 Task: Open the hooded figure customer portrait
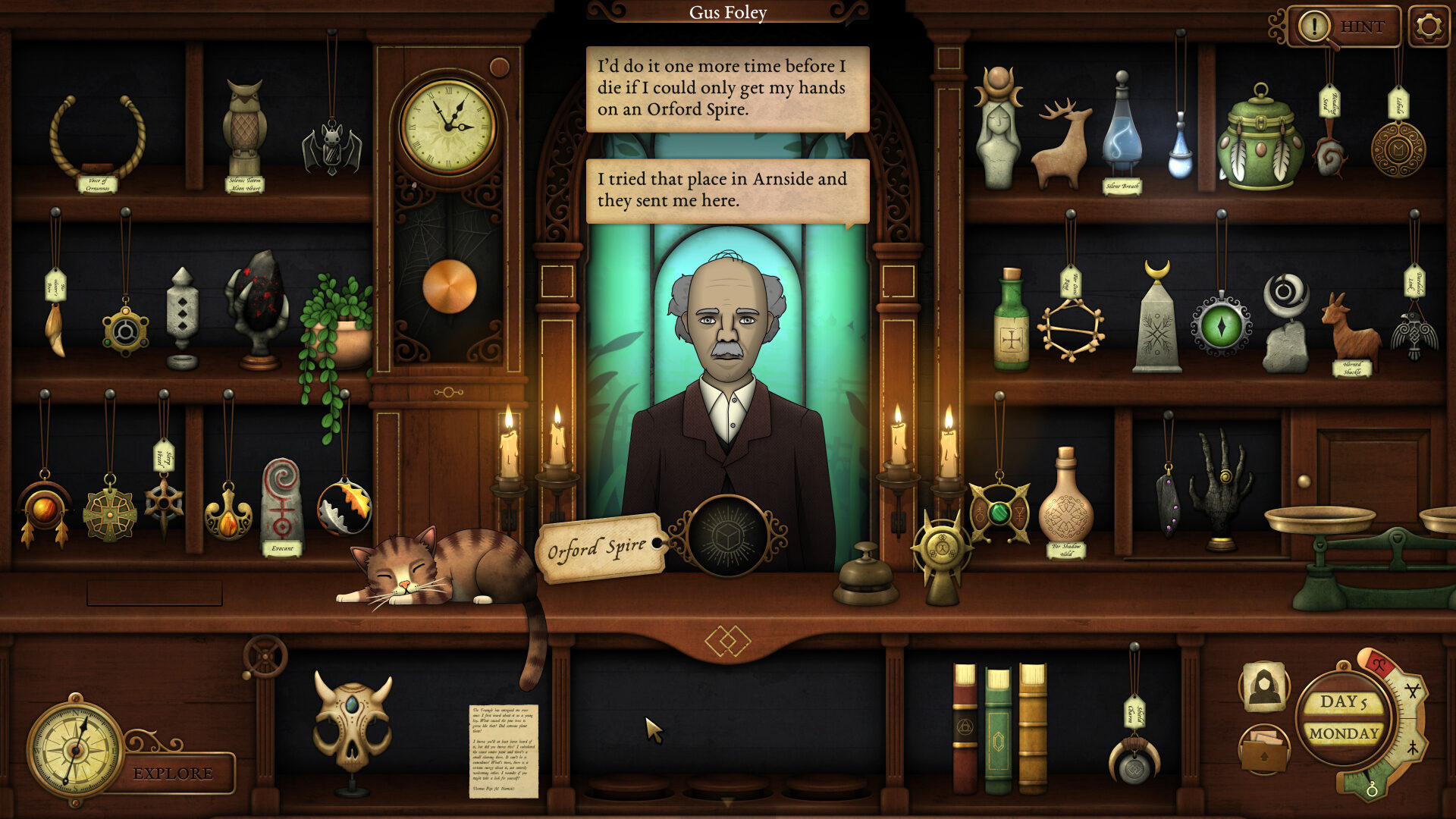1263,686
